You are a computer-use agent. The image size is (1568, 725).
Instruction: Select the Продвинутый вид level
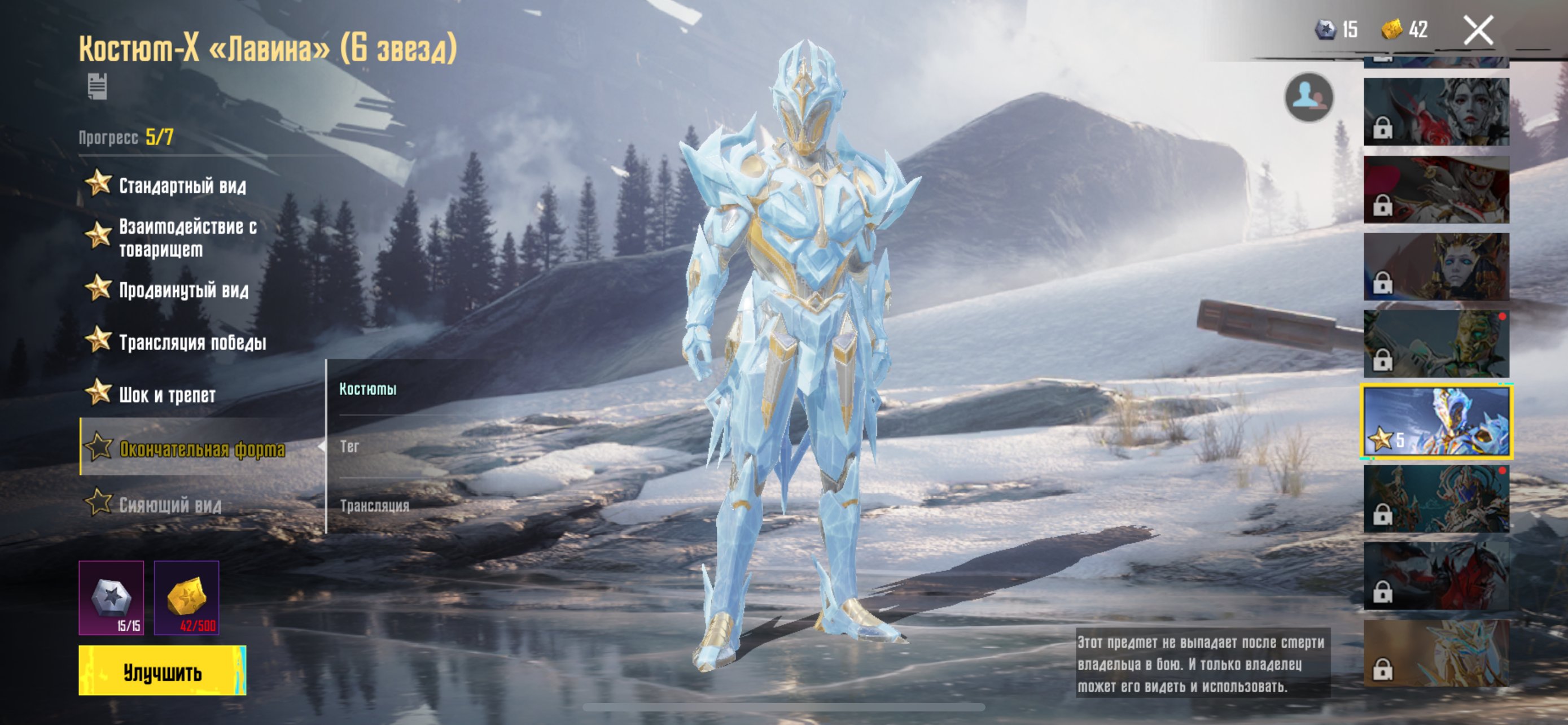pyautogui.click(x=183, y=290)
